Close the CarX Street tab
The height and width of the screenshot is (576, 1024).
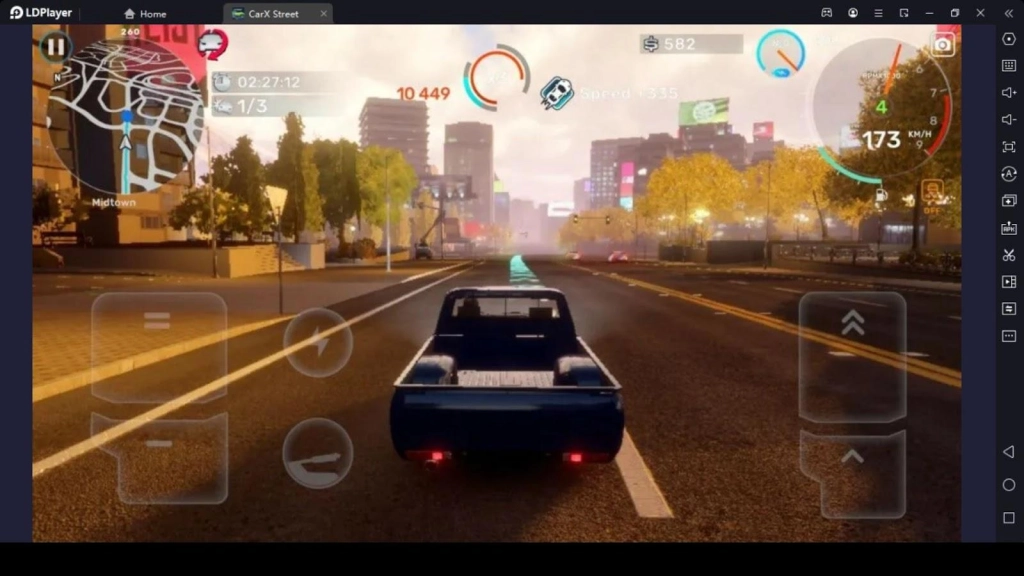(x=323, y=14)
